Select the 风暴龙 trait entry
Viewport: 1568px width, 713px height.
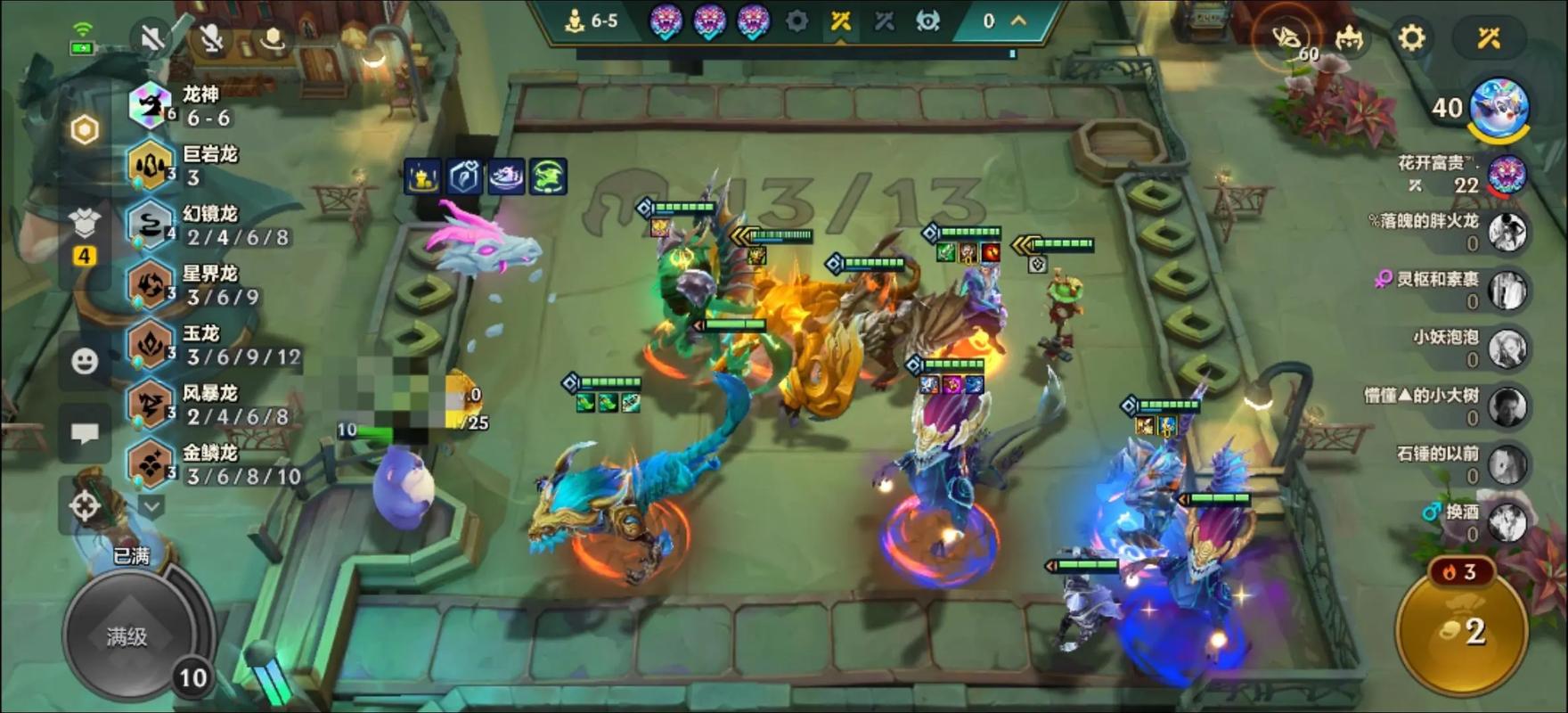pyautogui.click(x=183, y=404)
